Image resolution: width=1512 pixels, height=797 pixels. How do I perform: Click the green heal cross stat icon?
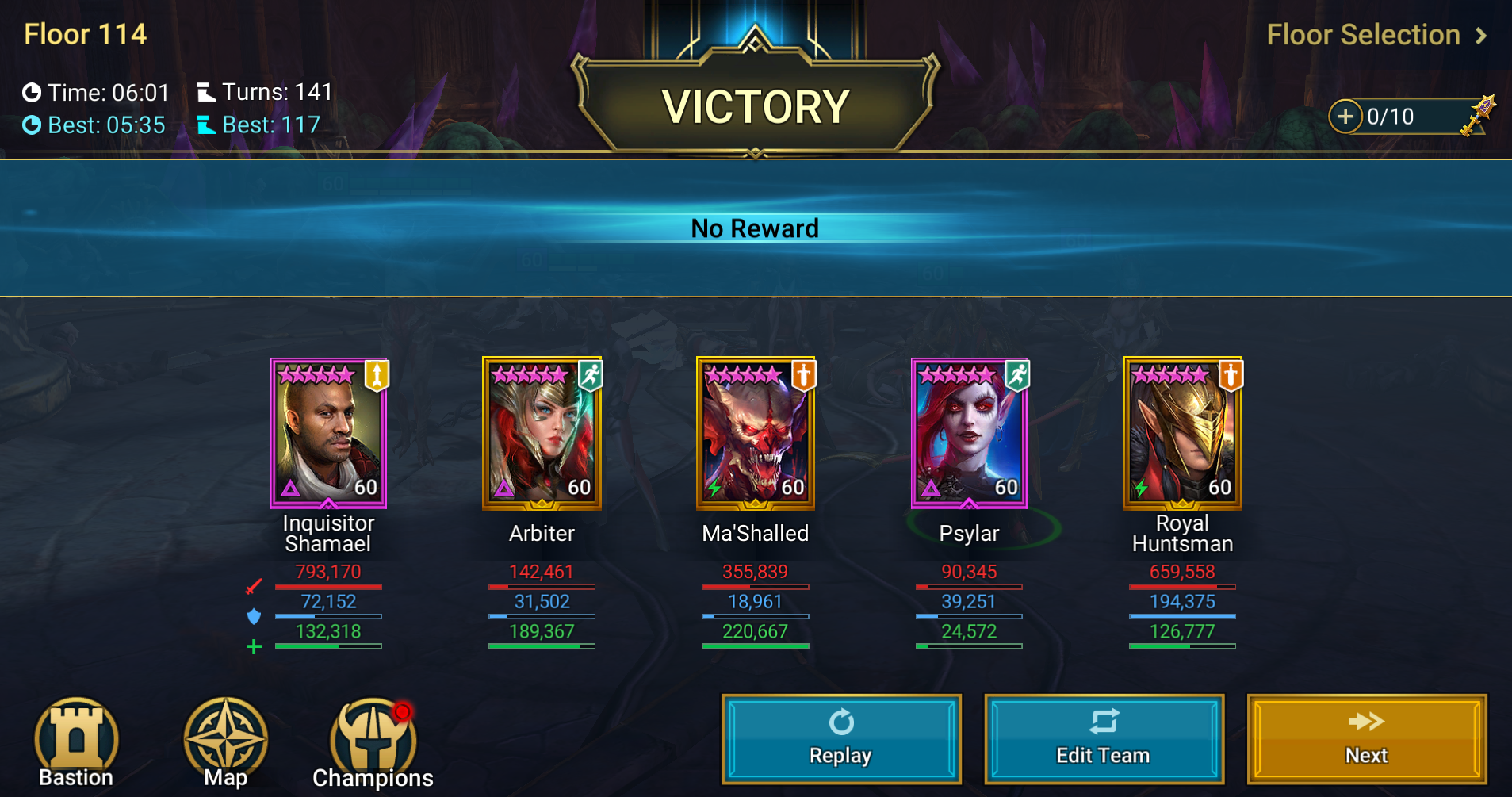tap(254, 646)
